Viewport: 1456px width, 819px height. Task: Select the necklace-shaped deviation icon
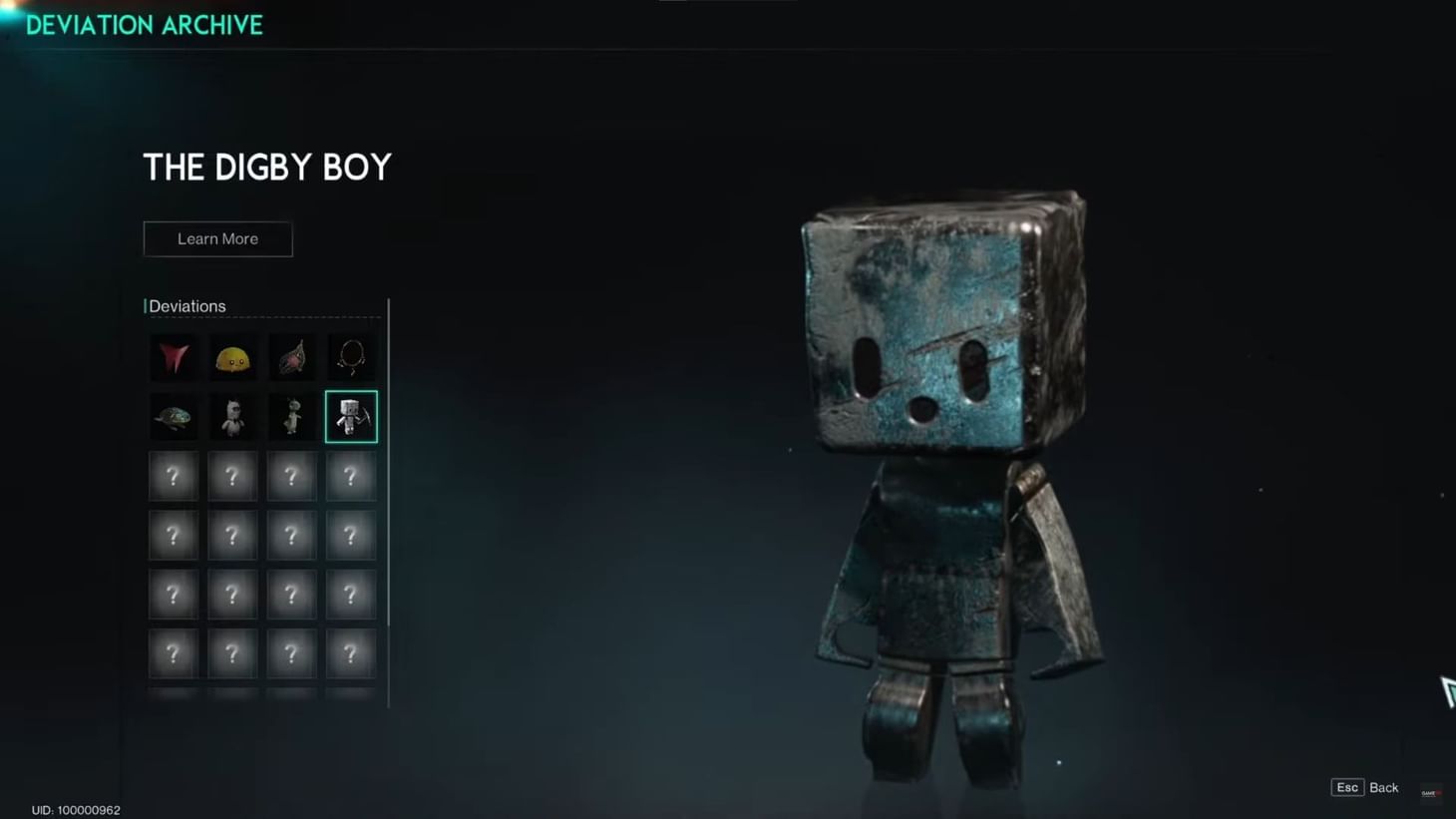pos(350,357)
